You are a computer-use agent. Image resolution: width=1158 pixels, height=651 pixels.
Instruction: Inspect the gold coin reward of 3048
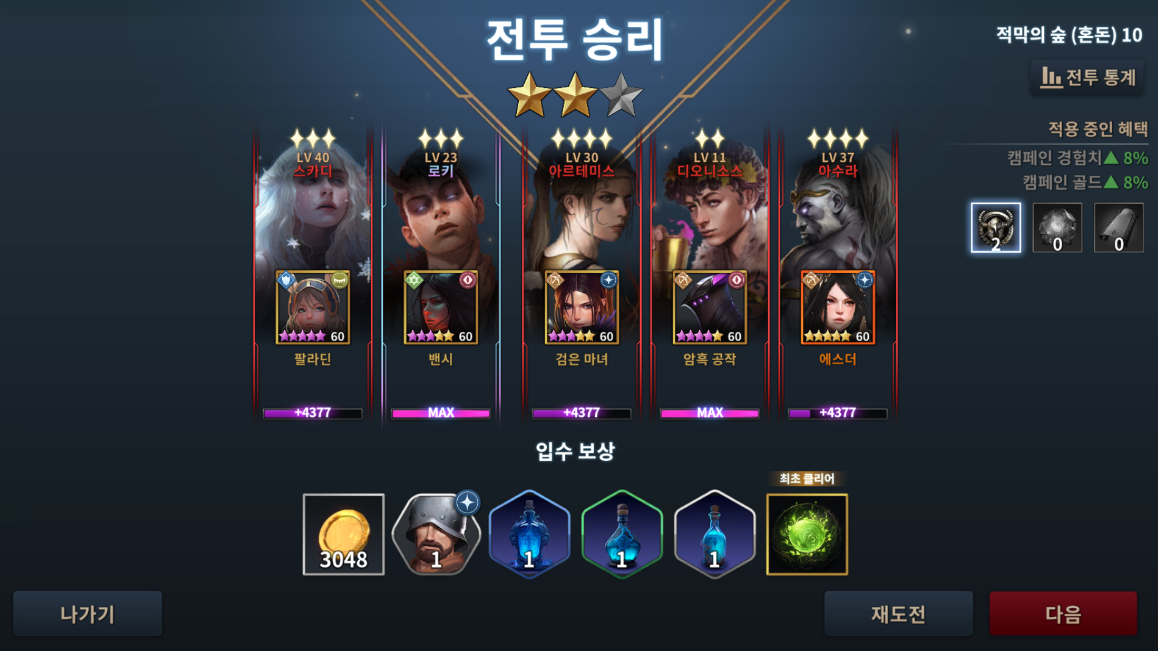tap(343, 535)
